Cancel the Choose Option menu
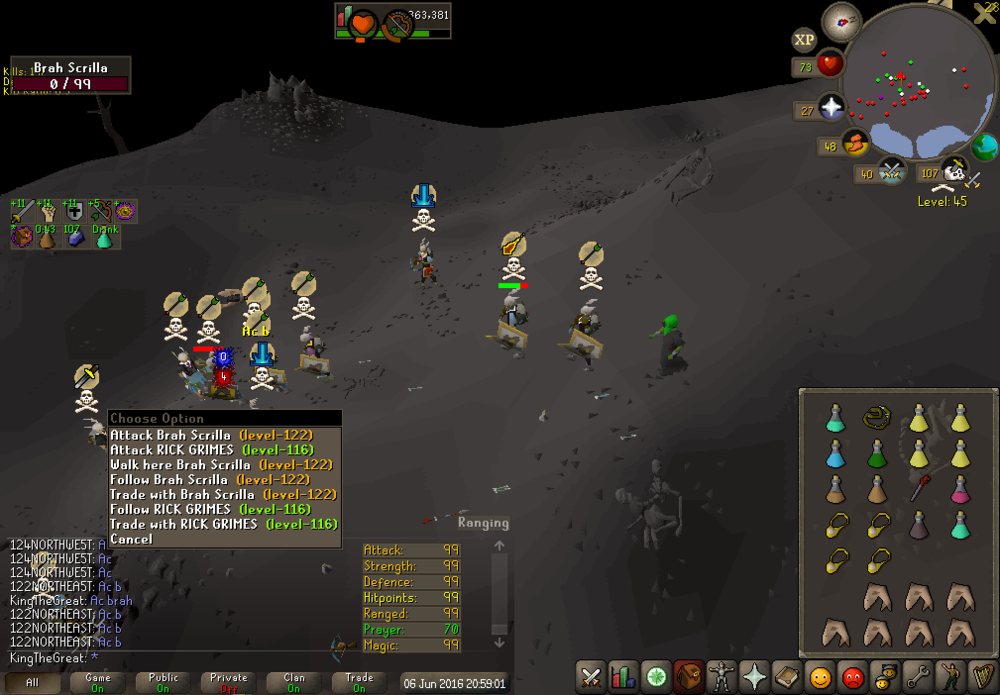The width and height of the screenshot is (1000, 695). coord(131,539)
